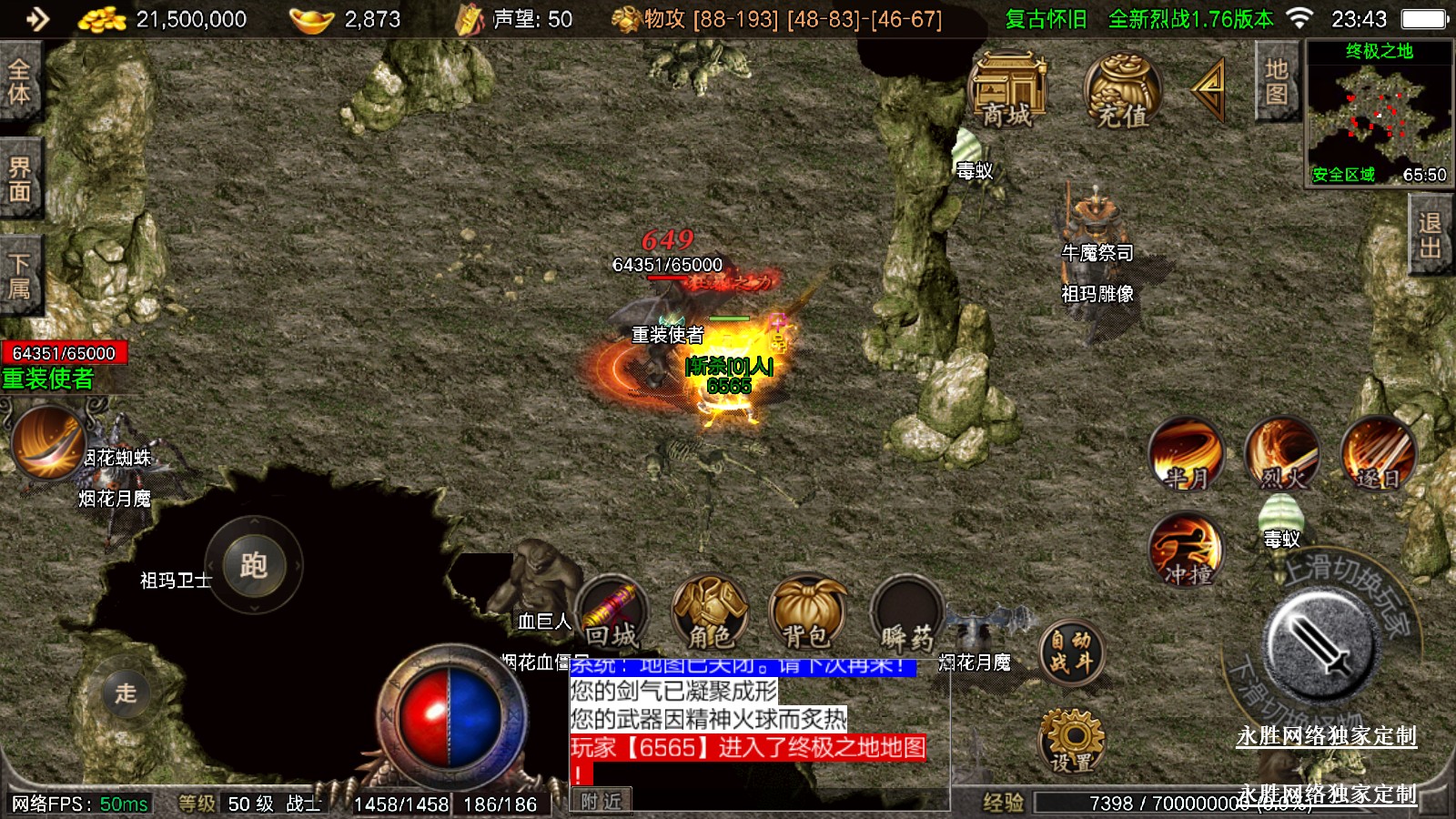Use the 回城 return scroll
The height and width of the screenshot is (819, 1456).
coord(612,612)
